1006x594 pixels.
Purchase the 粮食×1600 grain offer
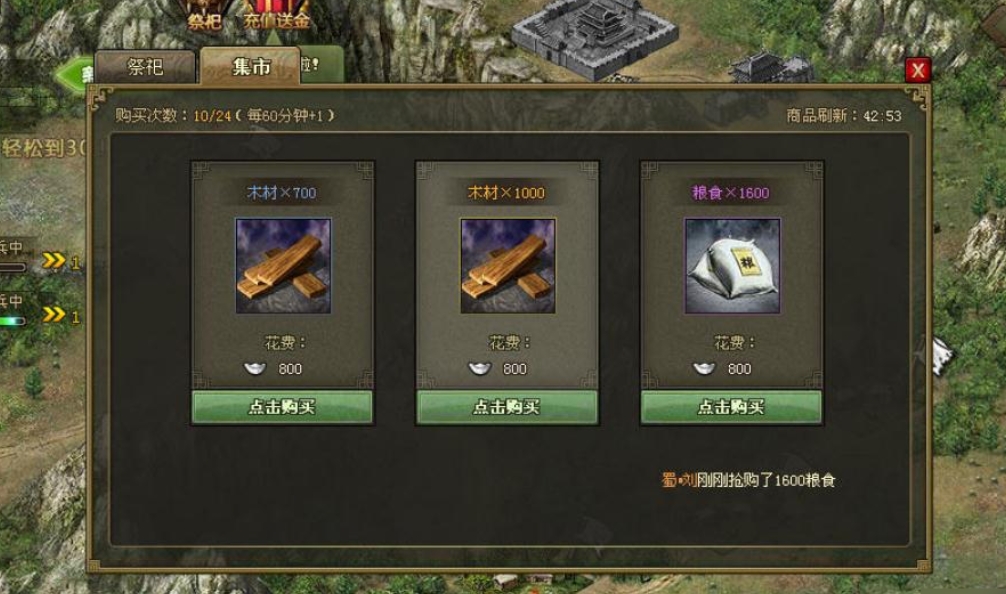coord(731,407)
